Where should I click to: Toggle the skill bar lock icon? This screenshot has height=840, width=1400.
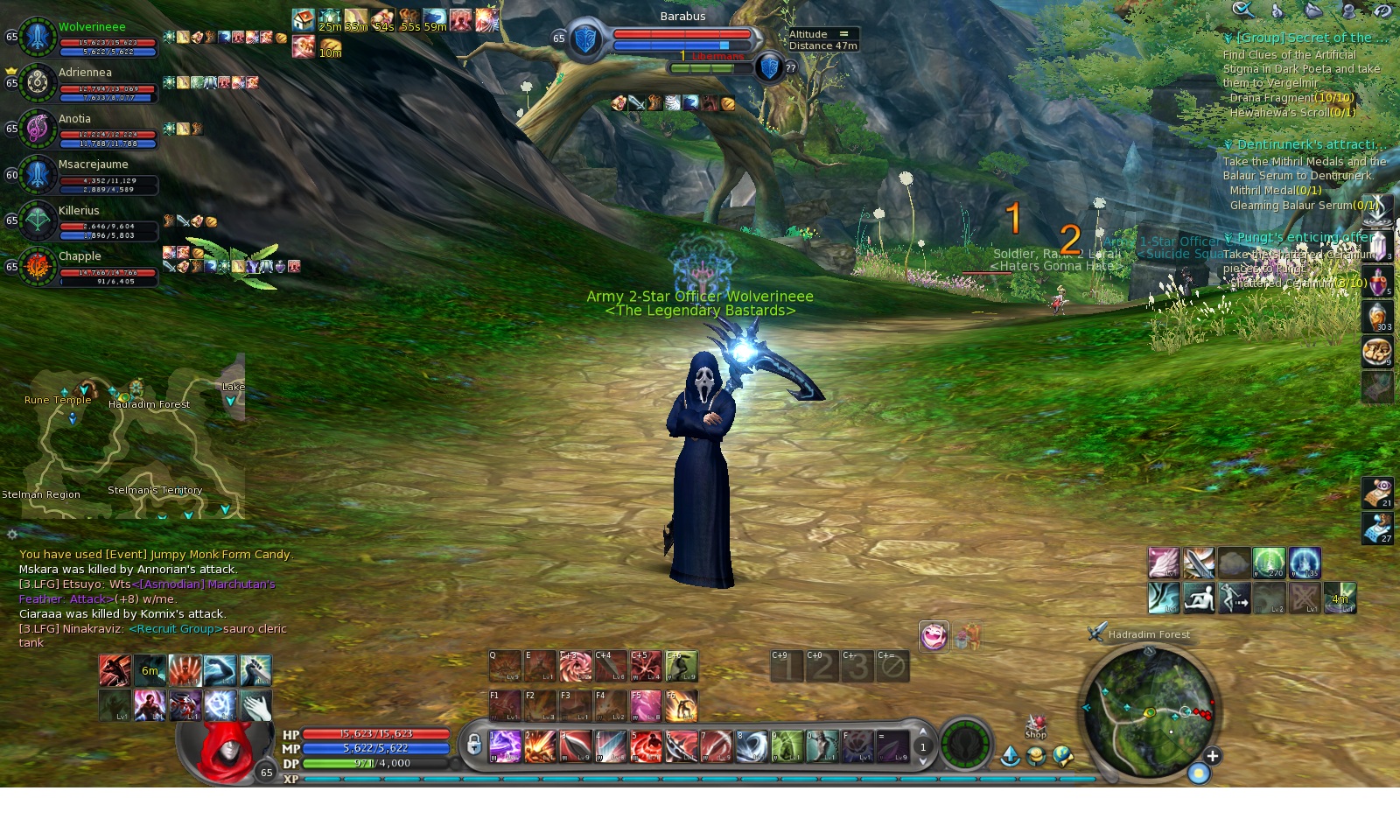[x=473, y=745]
